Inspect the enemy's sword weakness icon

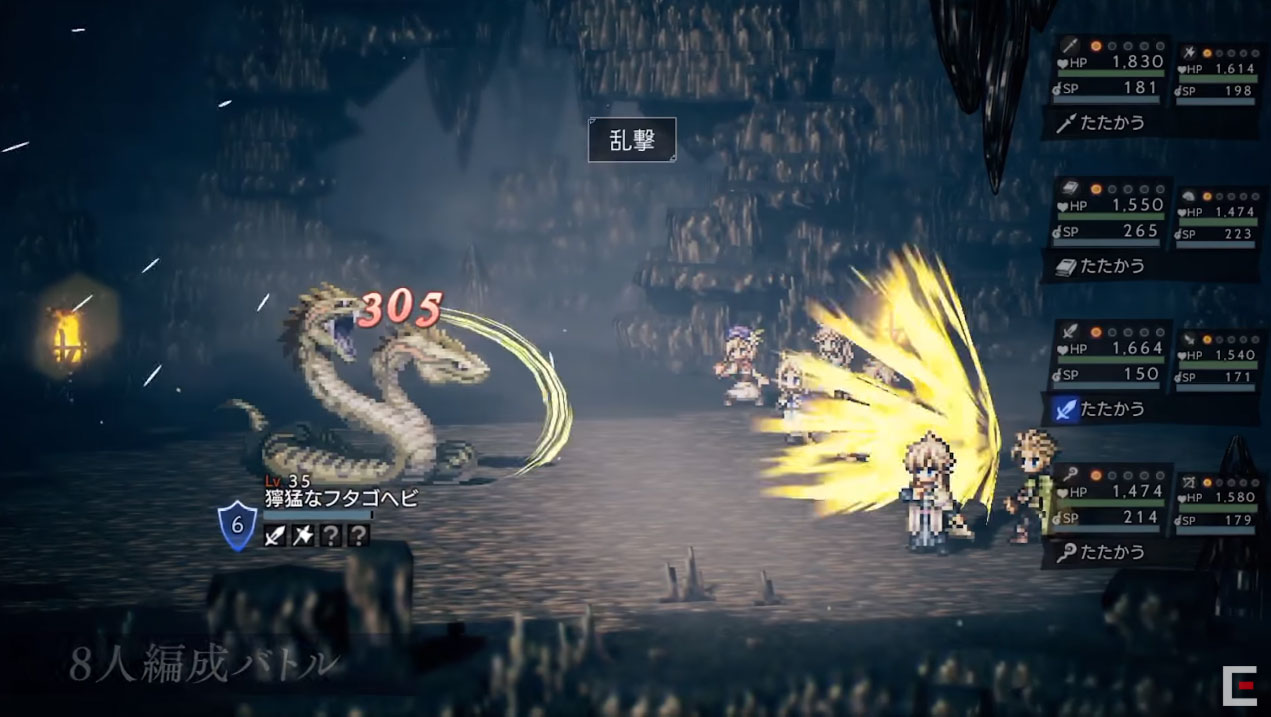pyautogui.click(x=274, y=535)
